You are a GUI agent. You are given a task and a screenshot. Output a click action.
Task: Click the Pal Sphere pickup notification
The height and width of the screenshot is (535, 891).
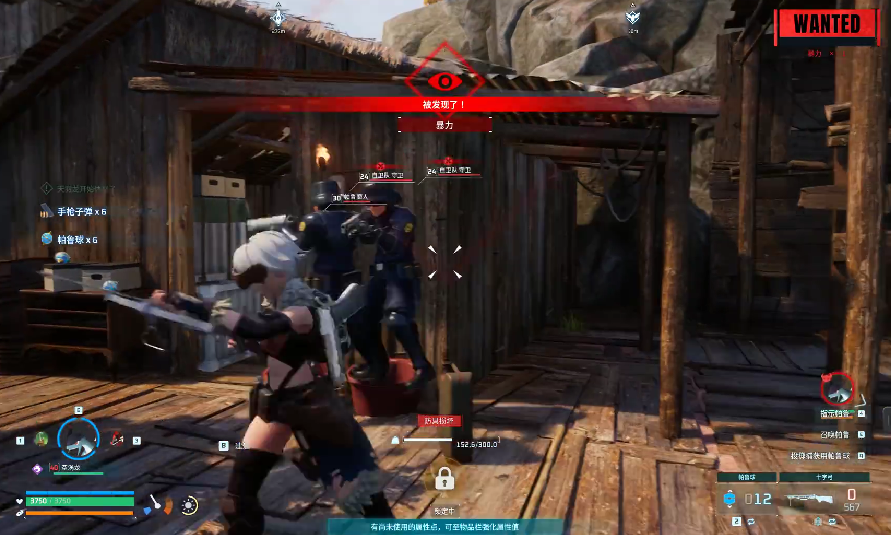click(70, 240)
